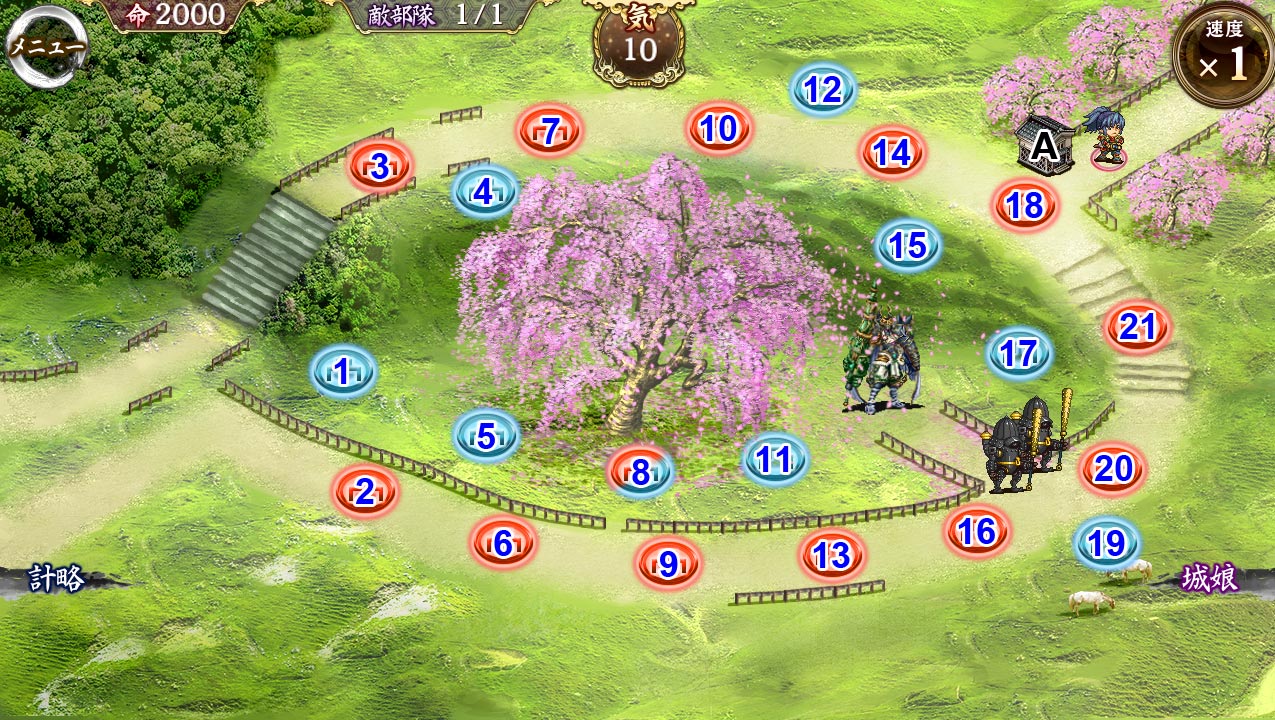The width and height of the screenshot is (1275, 720).
Task: Pick blue placement tile number 4
Action: [484, 191]
